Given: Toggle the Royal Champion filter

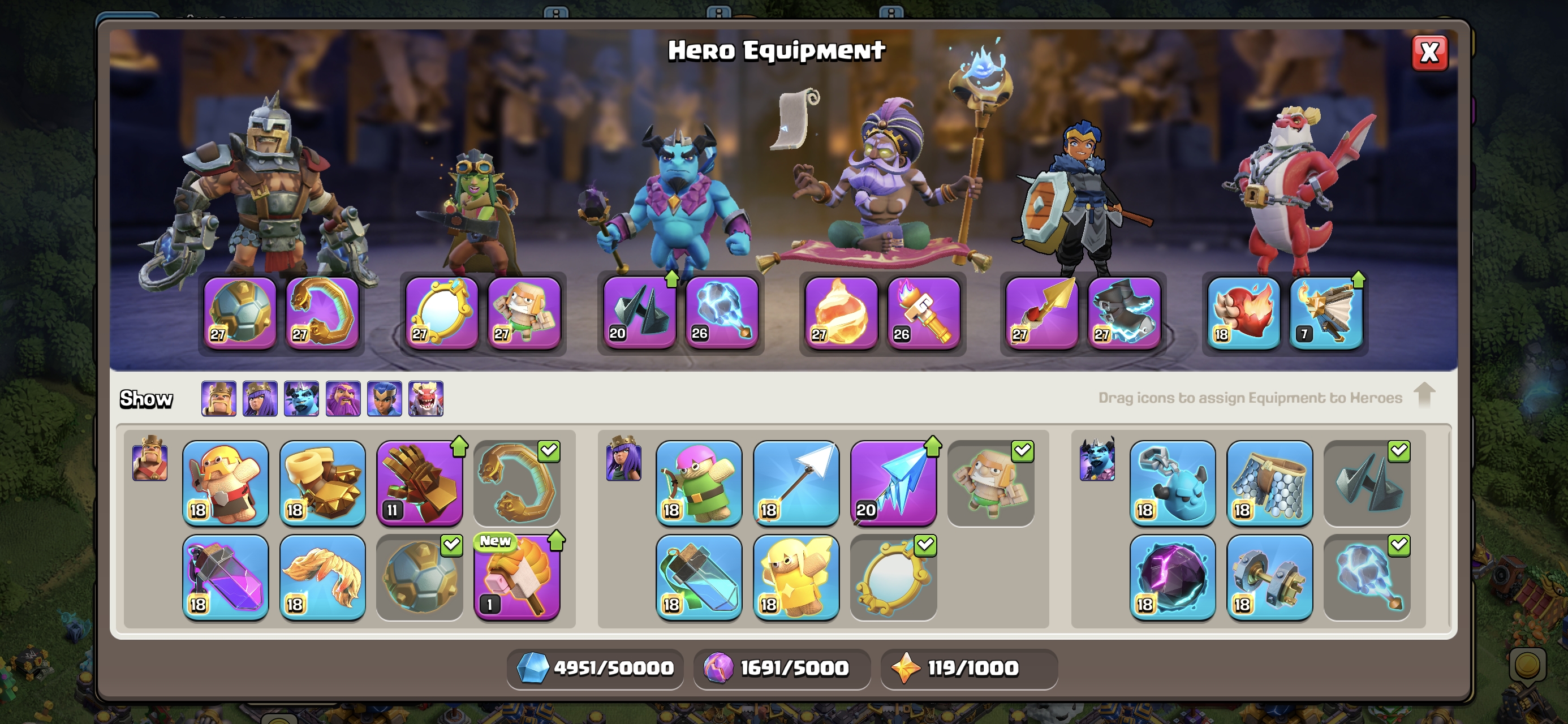Looking at the screenshot, I should [384, 399].
